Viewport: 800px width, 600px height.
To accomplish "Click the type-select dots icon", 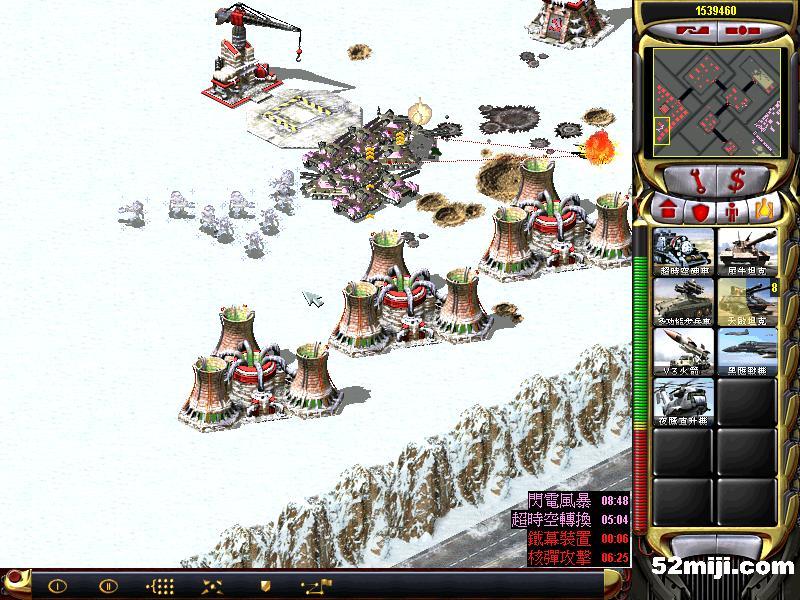I will tap(160, 585).
